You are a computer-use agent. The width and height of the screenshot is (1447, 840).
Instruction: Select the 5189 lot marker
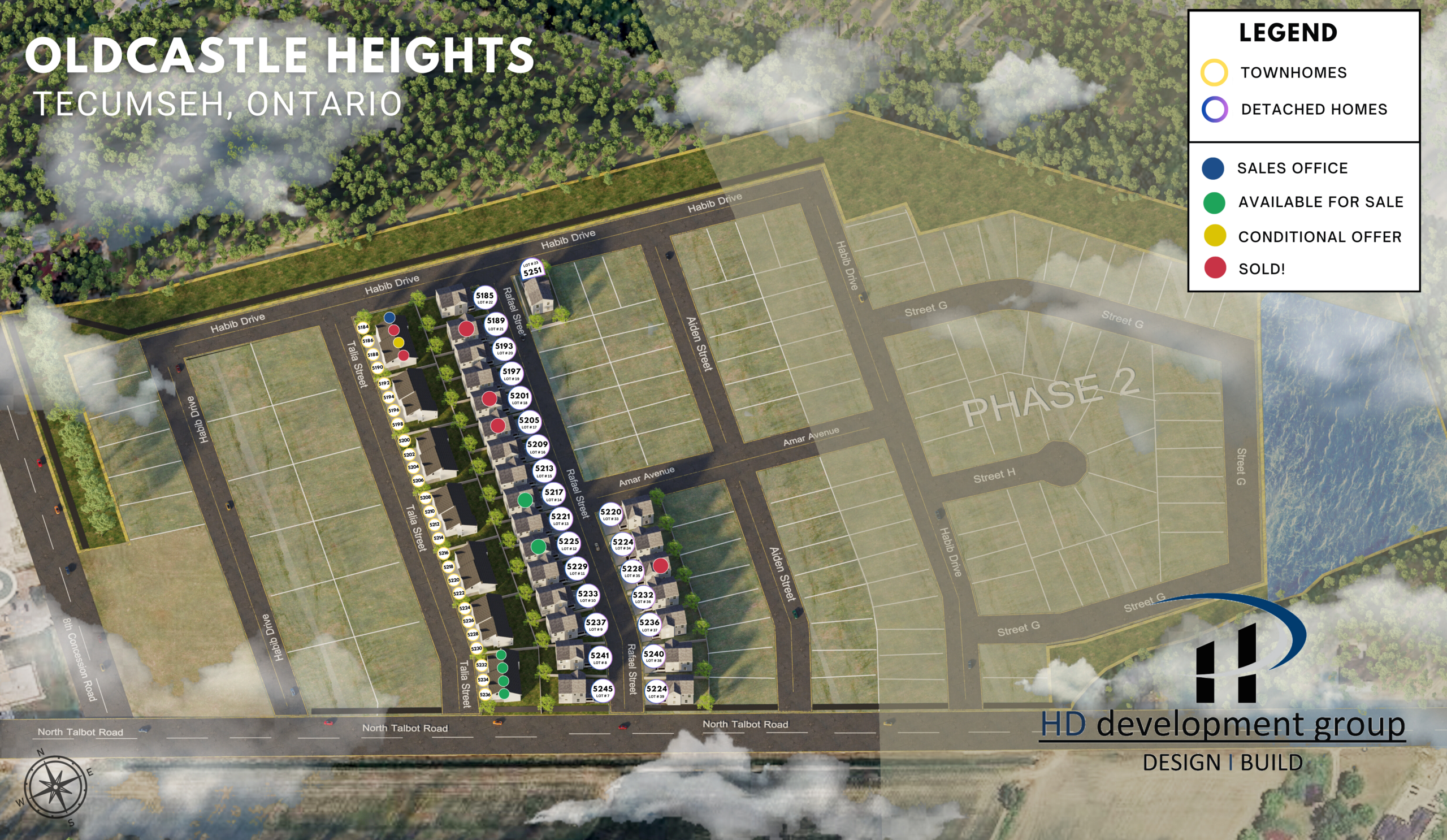(496, 323)
